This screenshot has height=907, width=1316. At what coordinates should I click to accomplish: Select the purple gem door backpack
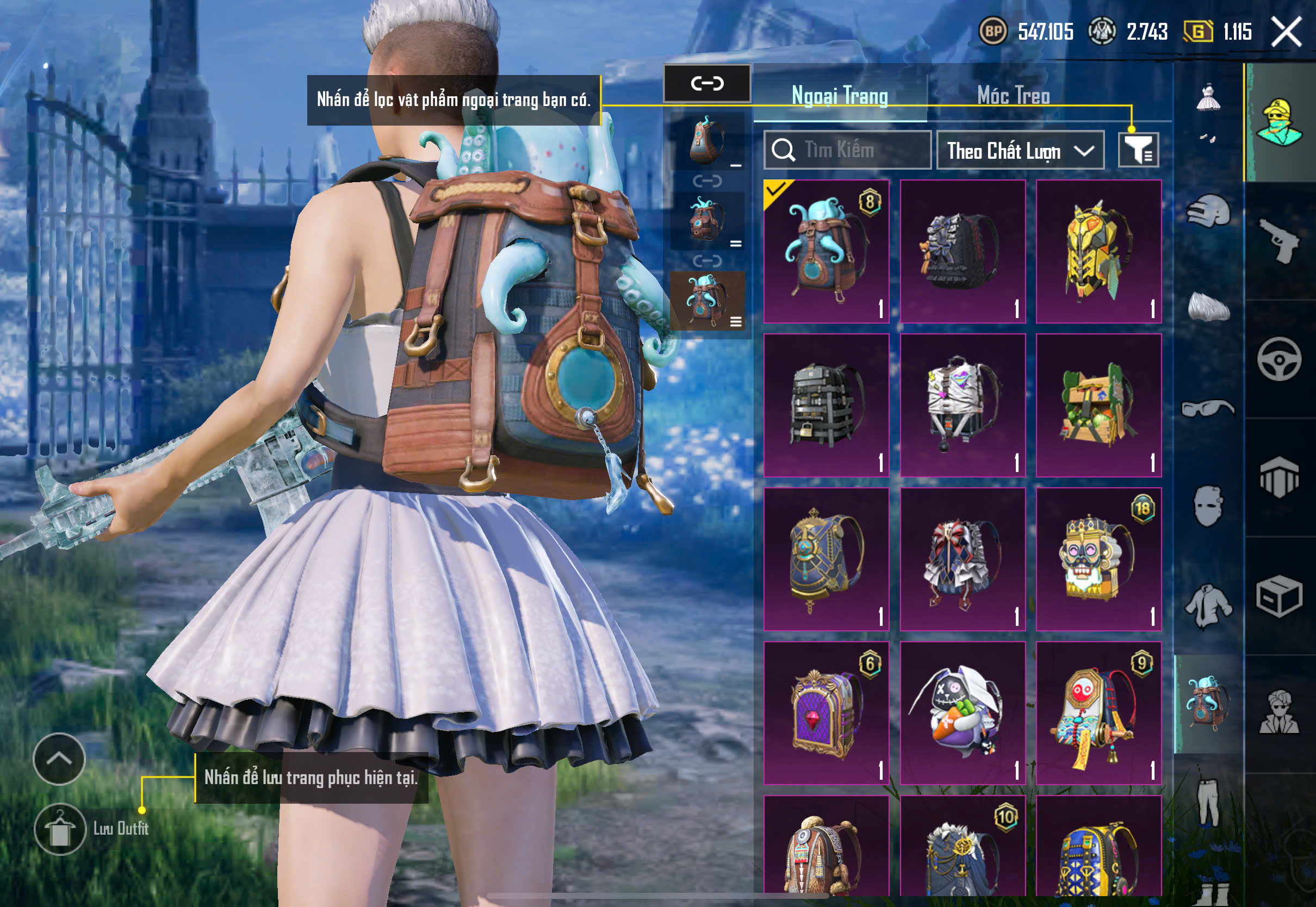point(826,713)
